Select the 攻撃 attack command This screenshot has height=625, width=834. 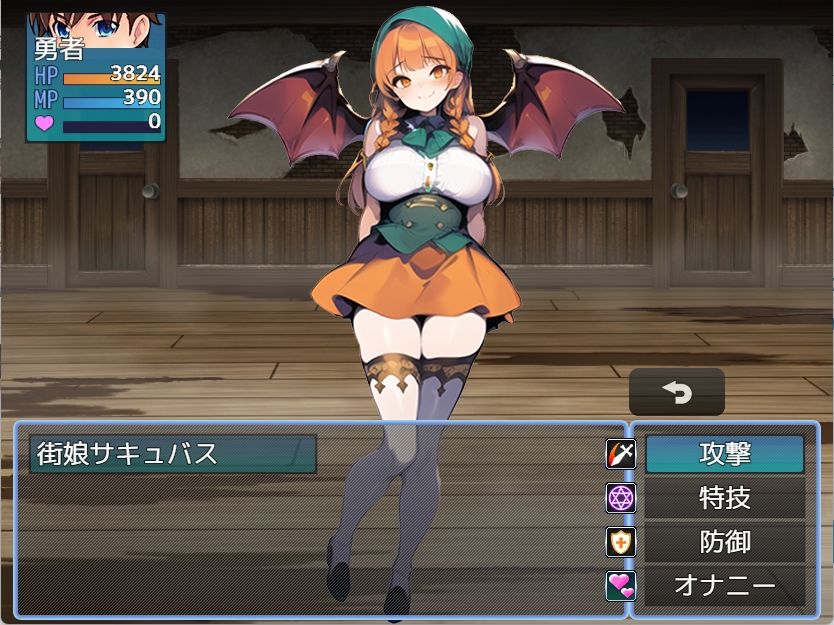(x=724, y=454)
